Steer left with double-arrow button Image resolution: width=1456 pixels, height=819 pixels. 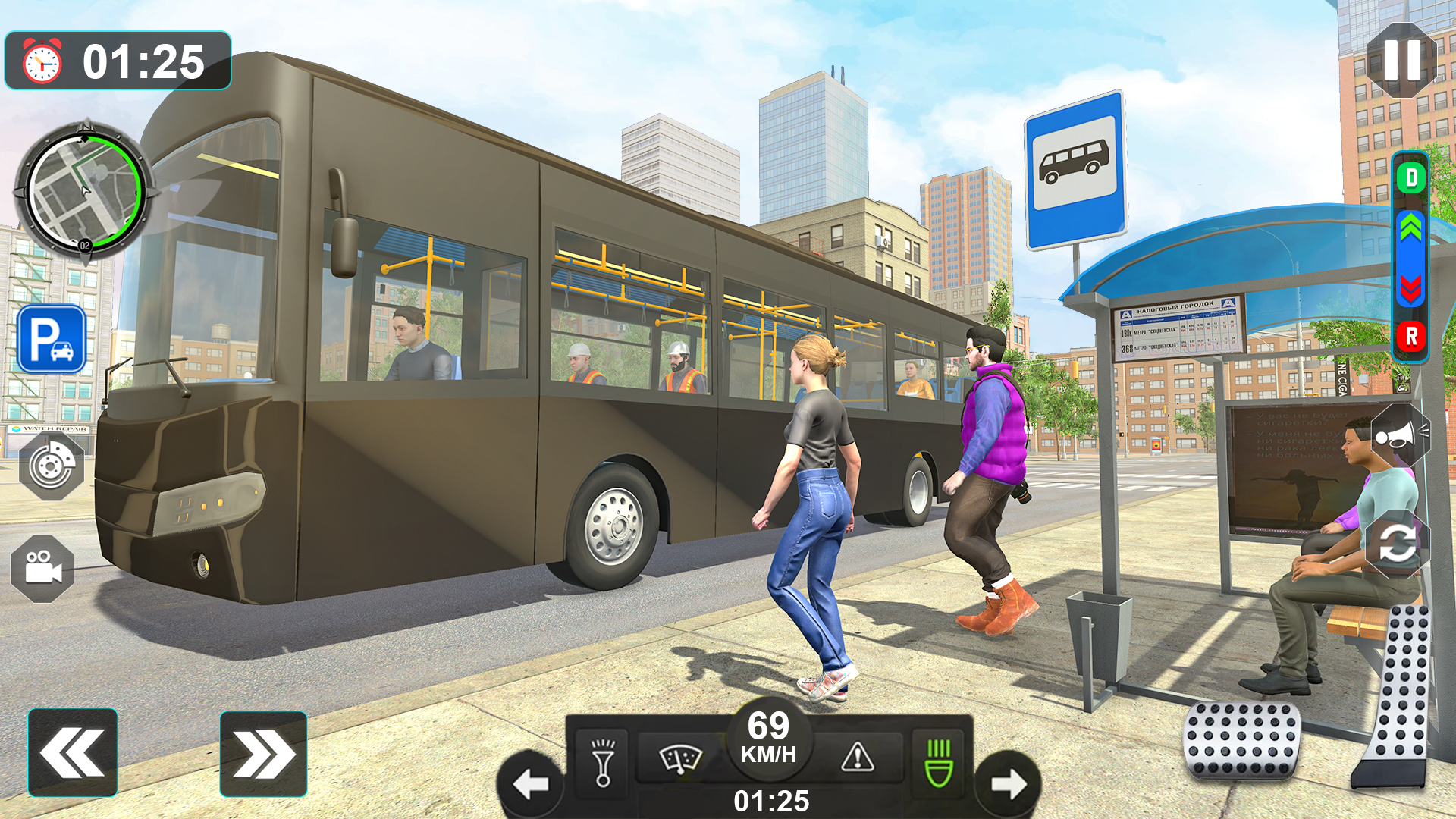tap(73, 753)
